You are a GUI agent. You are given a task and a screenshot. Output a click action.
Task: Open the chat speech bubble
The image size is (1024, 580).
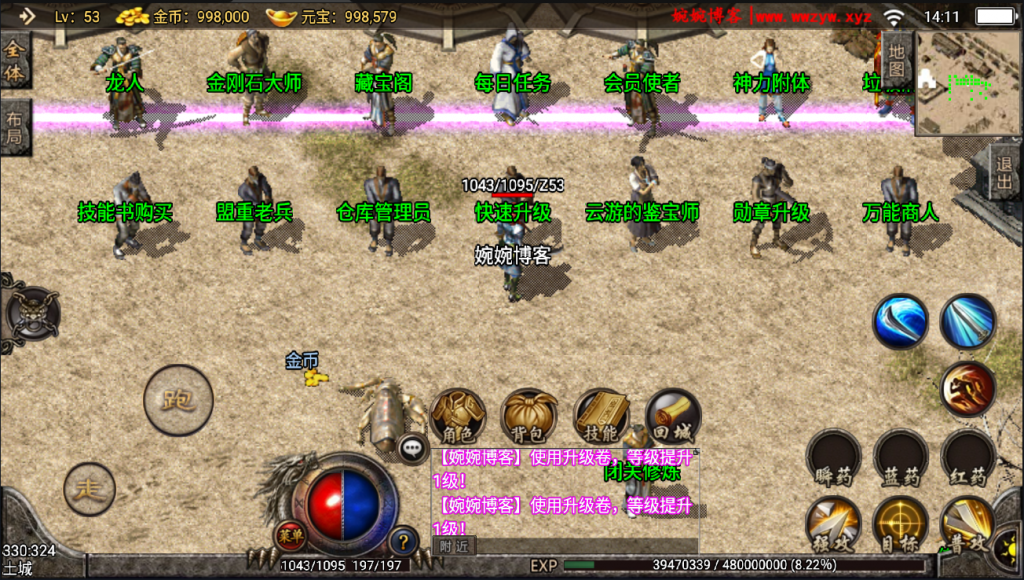(x=413, y=449)
